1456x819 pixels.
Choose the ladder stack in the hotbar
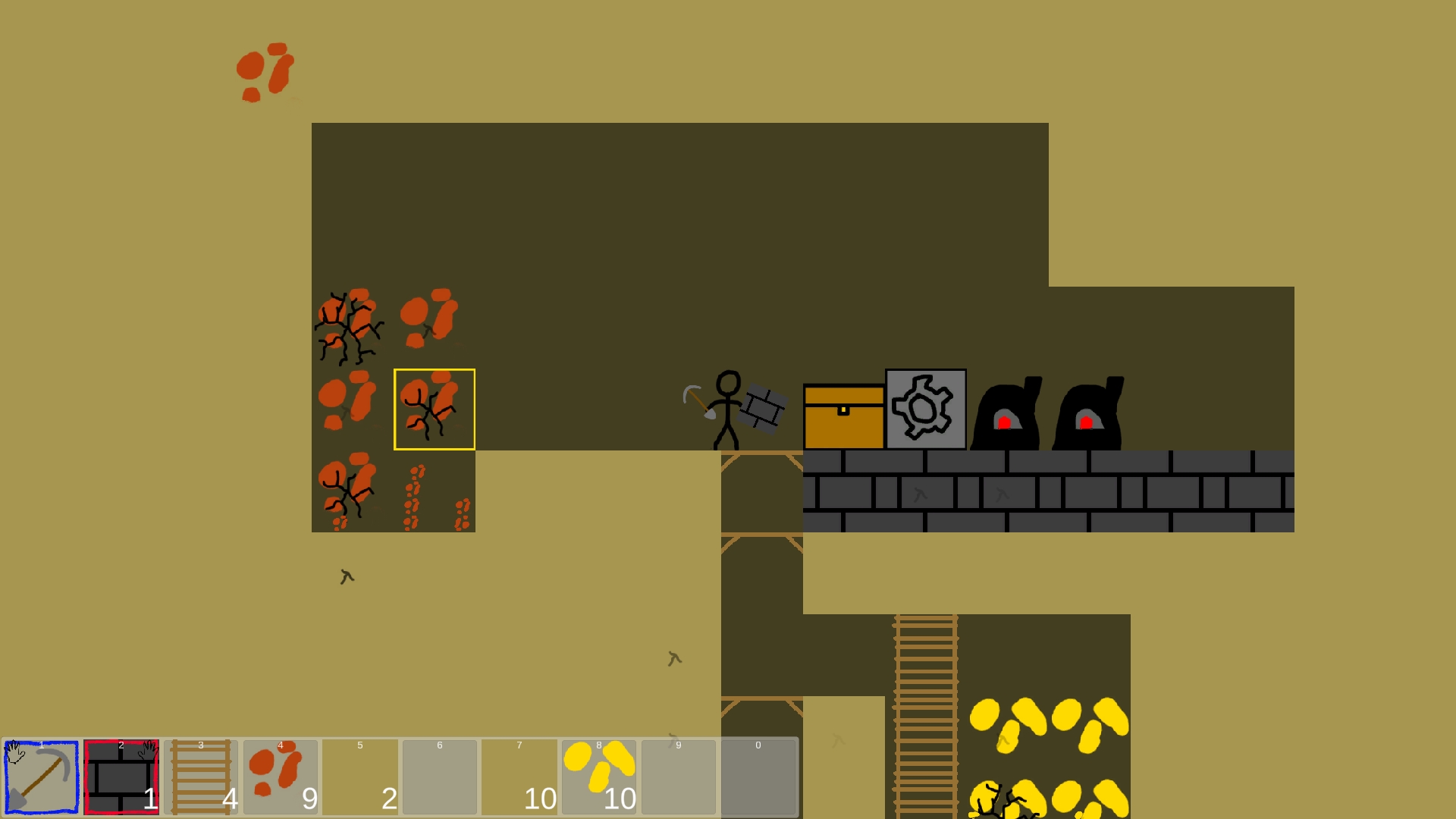201,777
